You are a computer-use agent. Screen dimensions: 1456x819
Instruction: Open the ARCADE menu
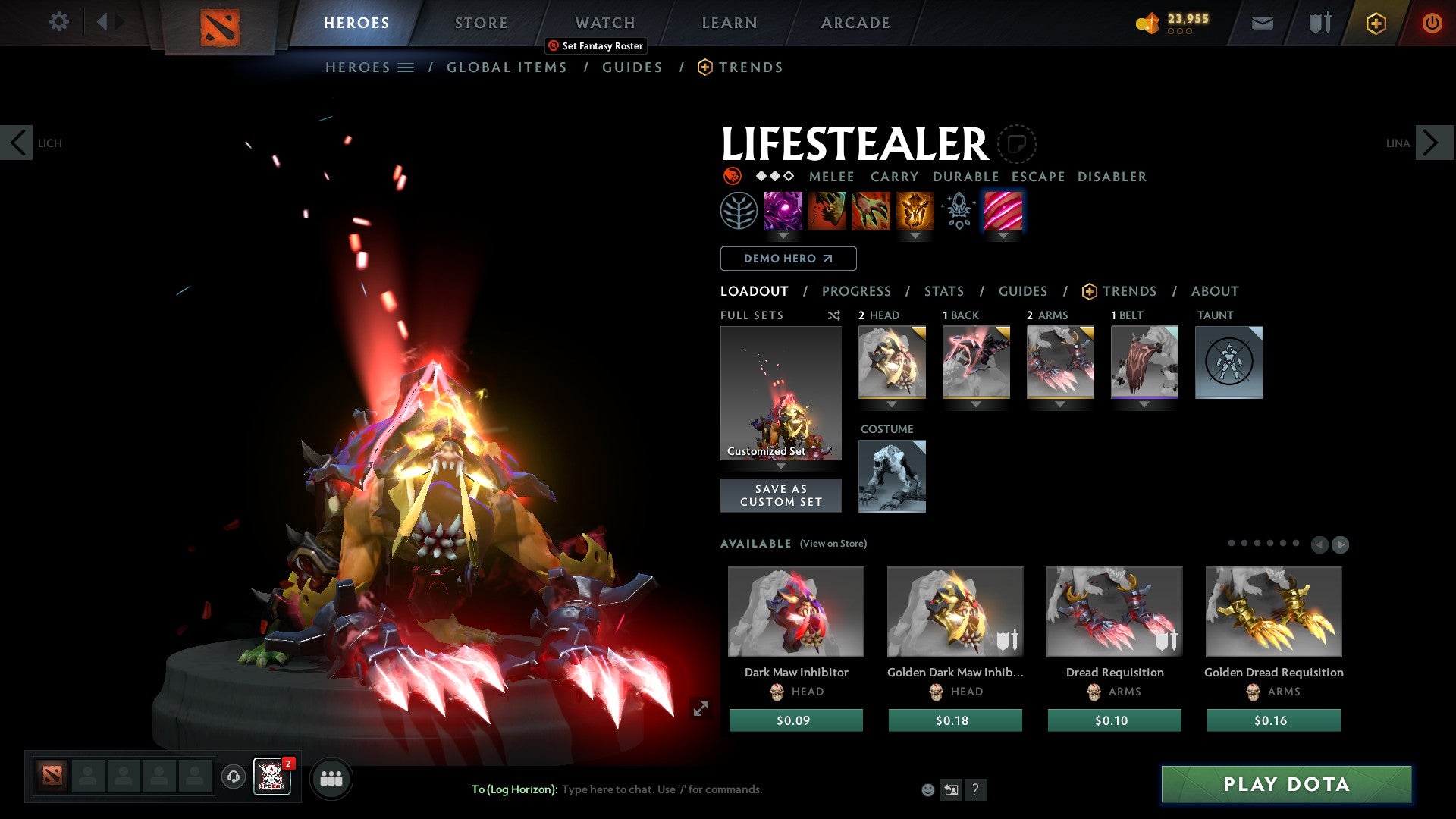coord(855,23)
